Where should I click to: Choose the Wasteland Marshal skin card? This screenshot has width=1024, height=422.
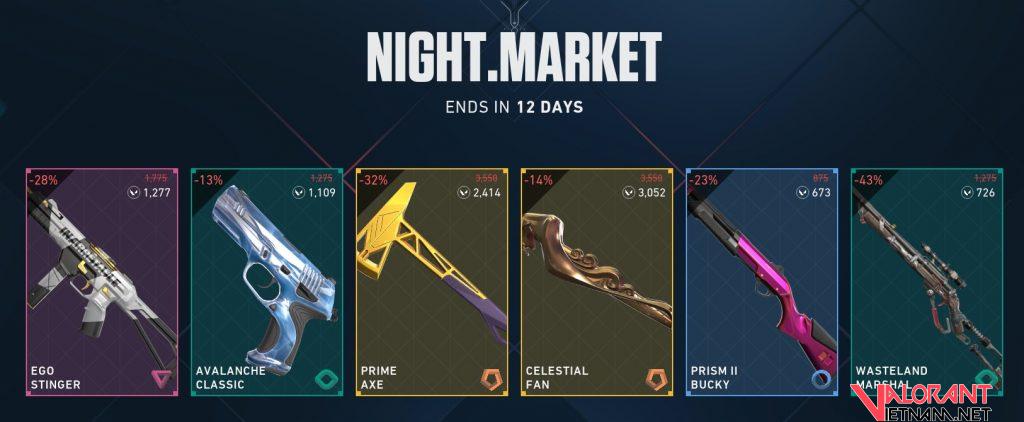point(925,282)
